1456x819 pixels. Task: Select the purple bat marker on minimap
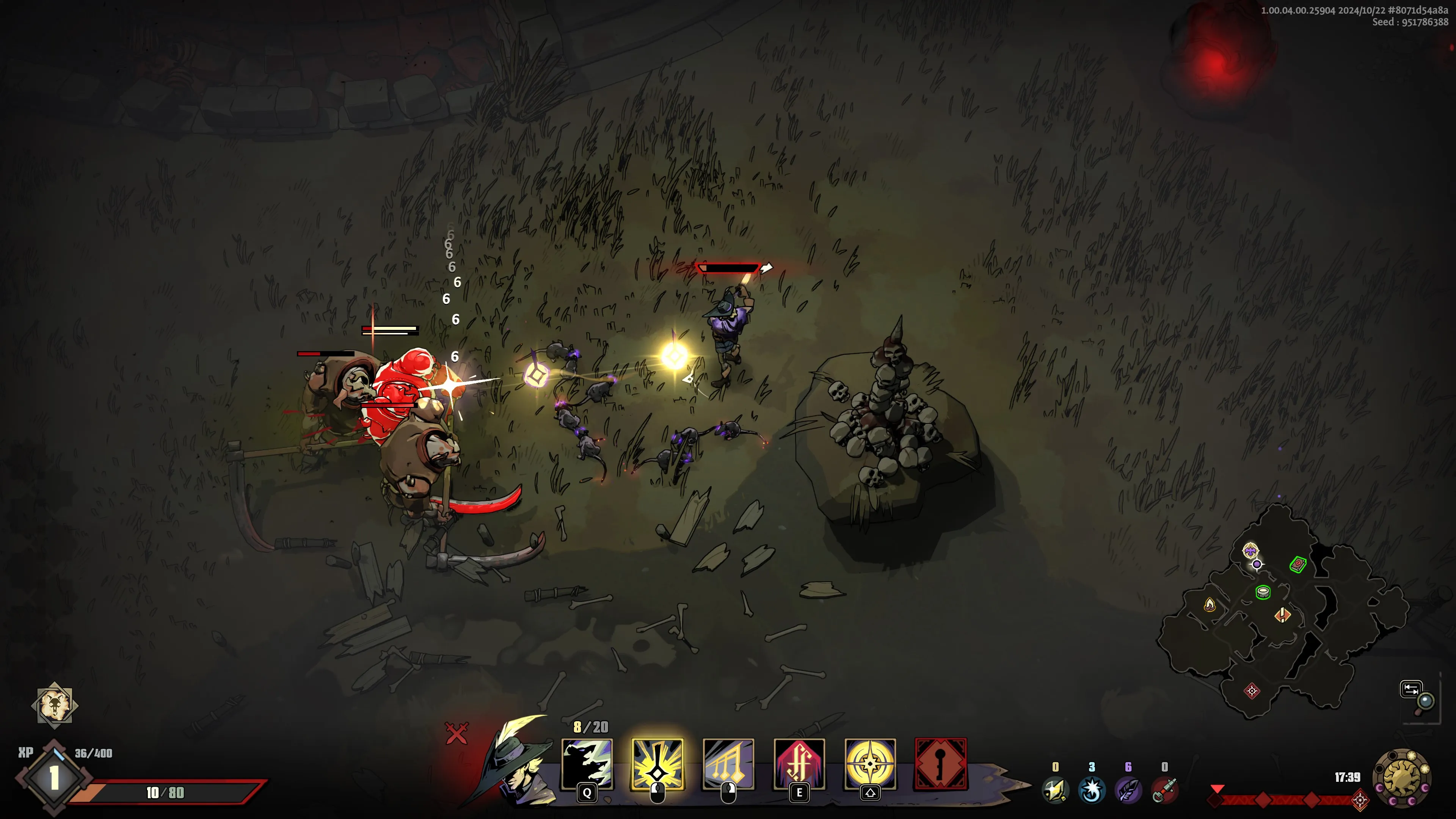coord(1250,550)
